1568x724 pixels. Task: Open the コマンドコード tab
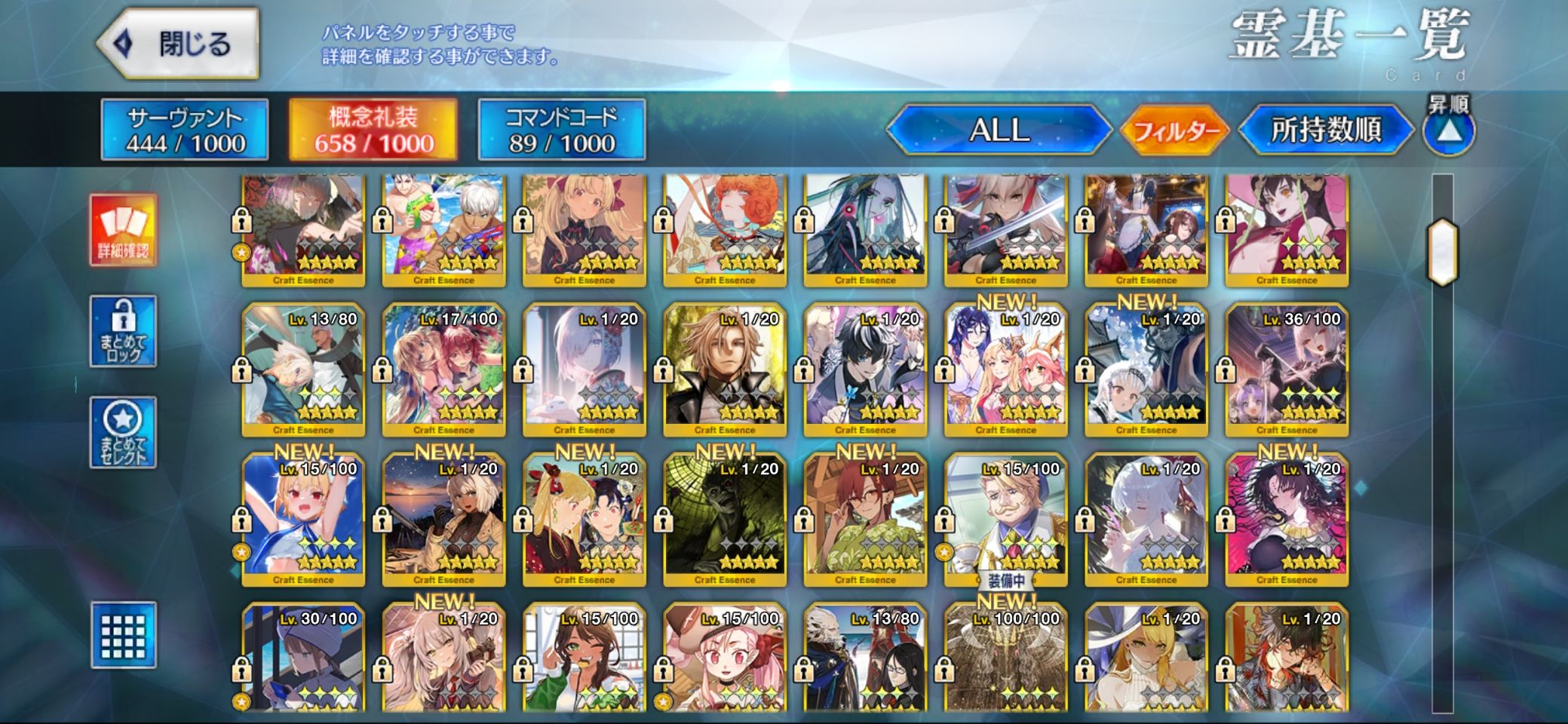(x=562, y=130)
